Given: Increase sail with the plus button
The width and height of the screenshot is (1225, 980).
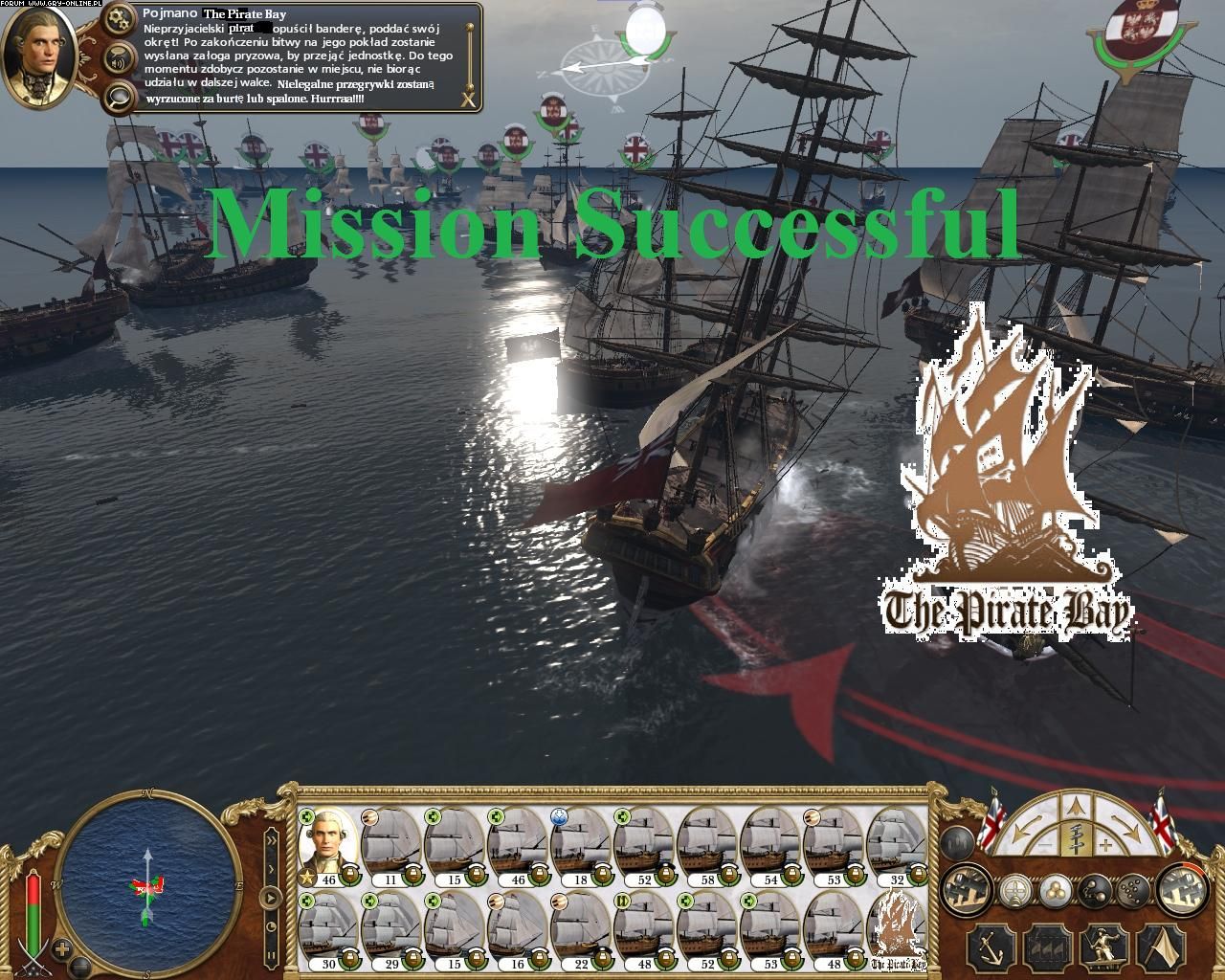Looking at the screenshot, I should tap(1106, 845).
